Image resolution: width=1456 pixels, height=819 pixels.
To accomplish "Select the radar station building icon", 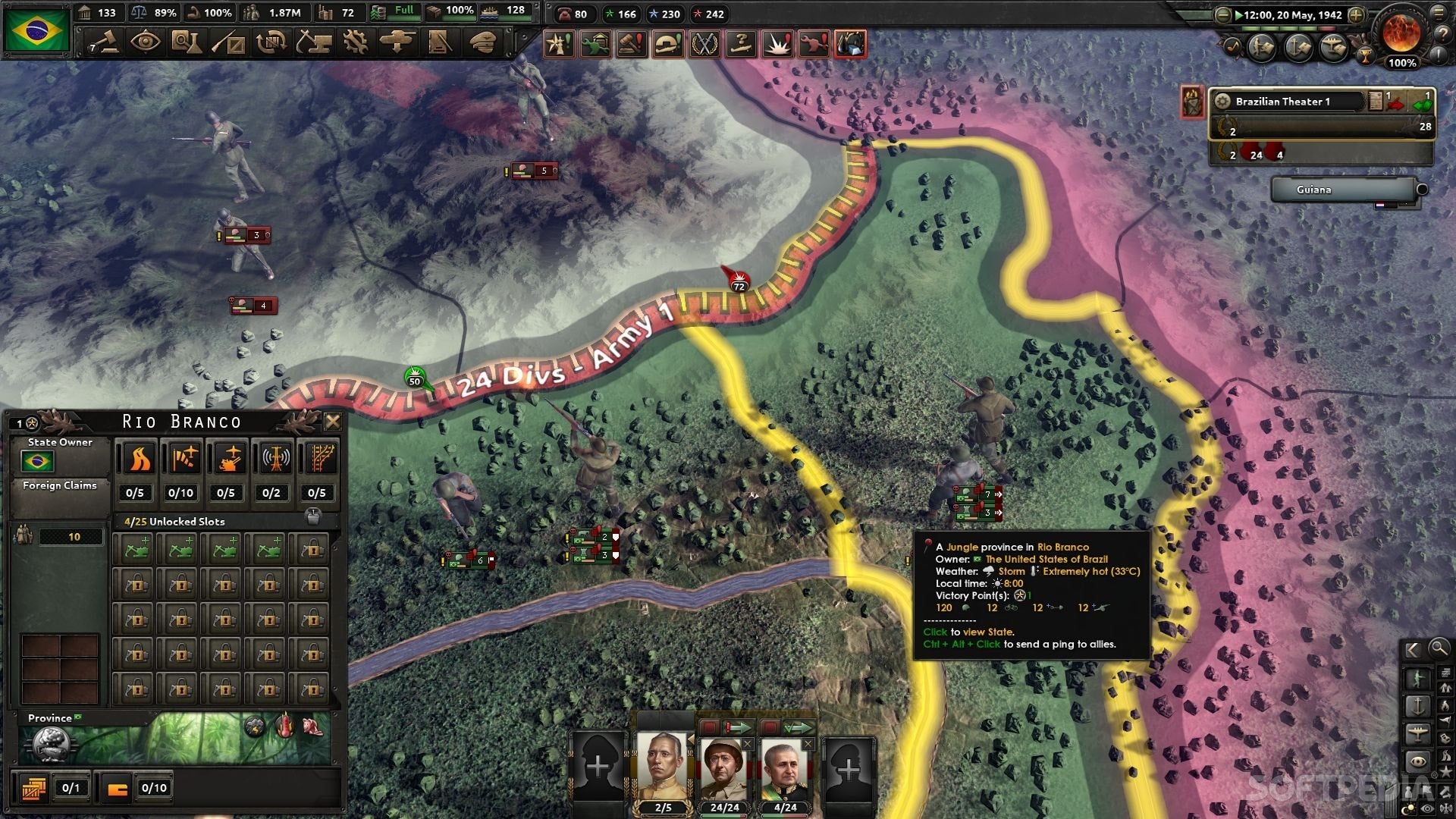I will pyautogui.click(x=275, y=459).
